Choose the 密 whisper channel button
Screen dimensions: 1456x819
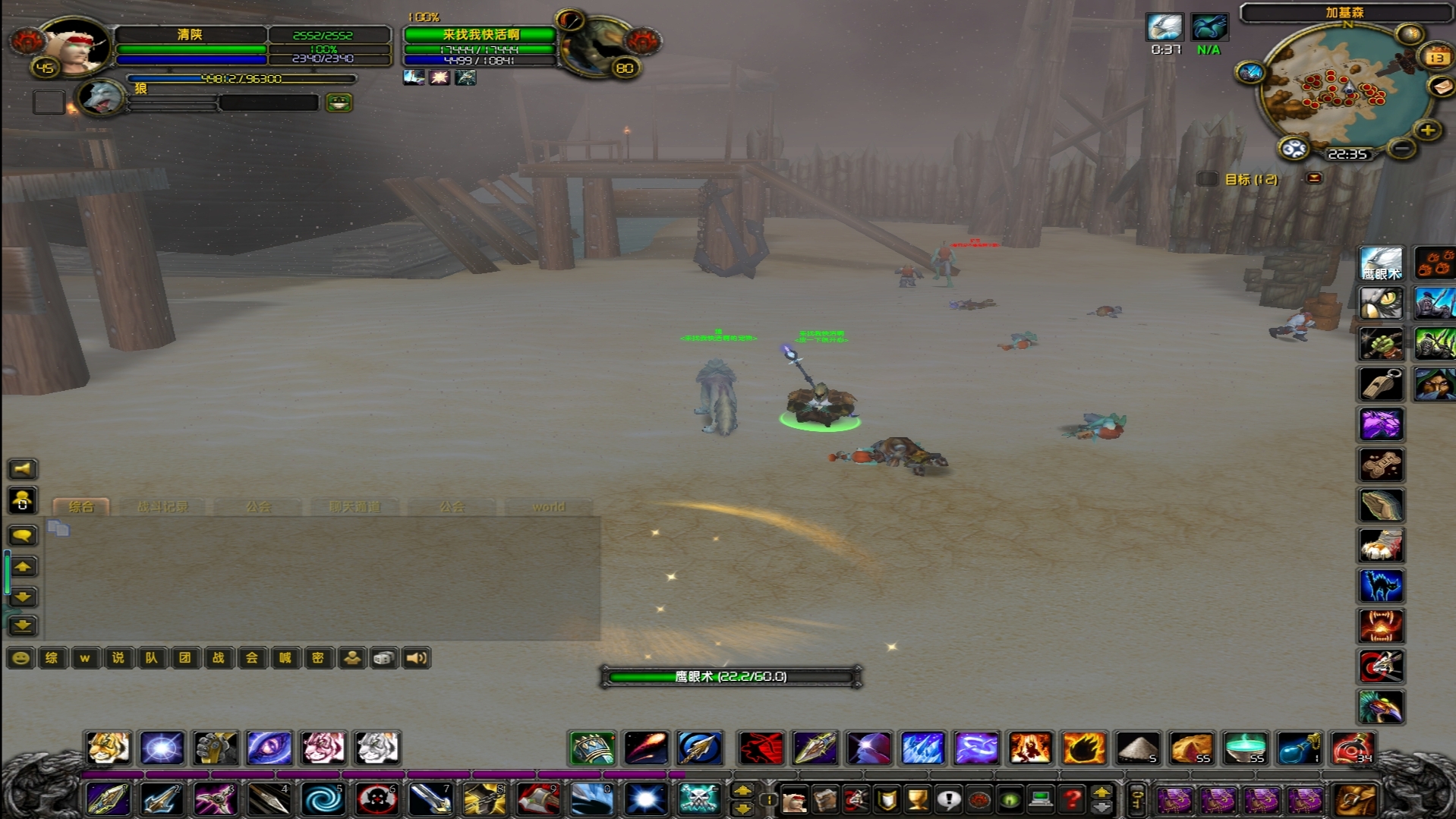pyautogui.click(x=318, y=658)
